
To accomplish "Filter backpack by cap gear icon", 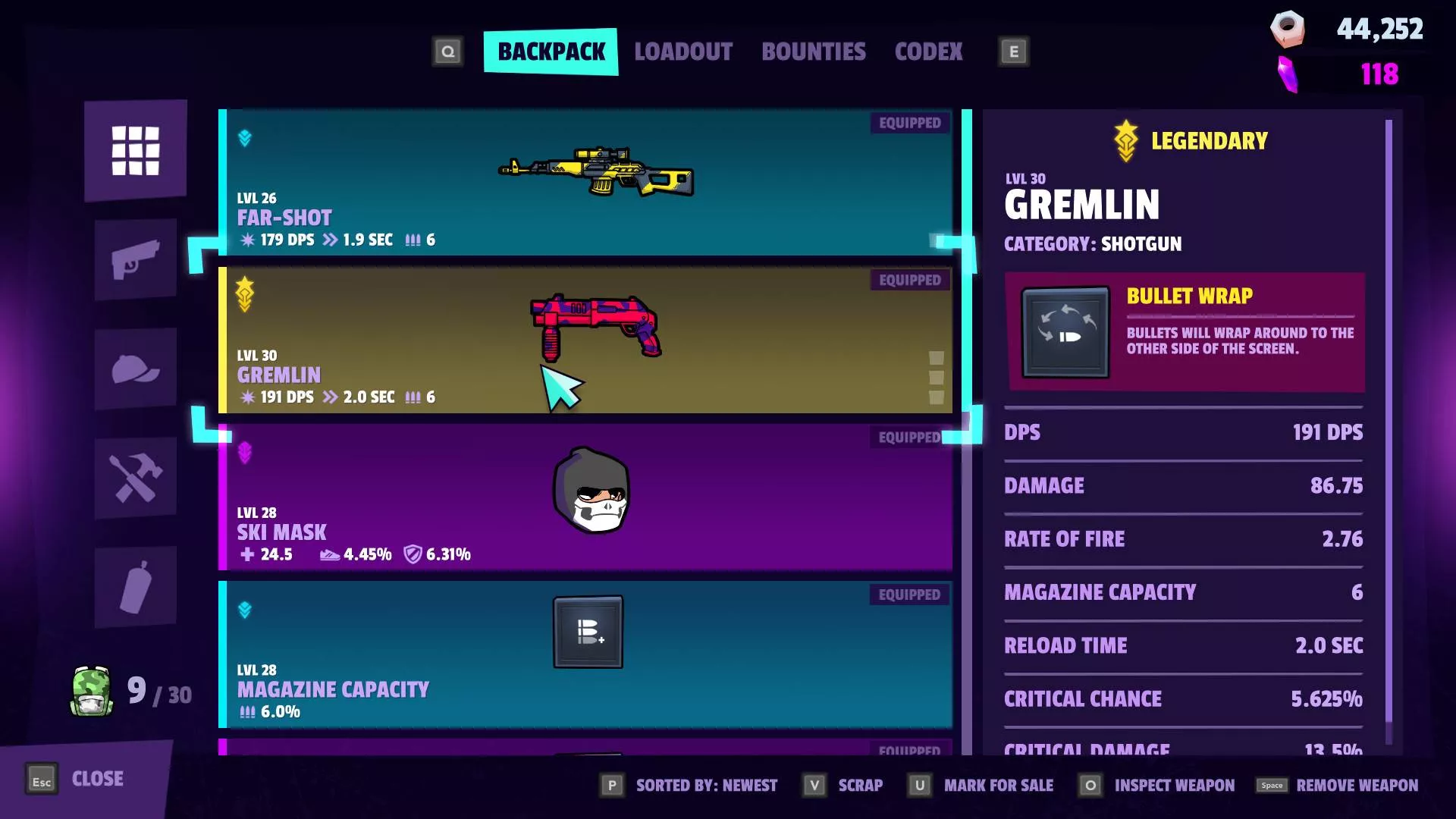I will [x=136, y=369].
